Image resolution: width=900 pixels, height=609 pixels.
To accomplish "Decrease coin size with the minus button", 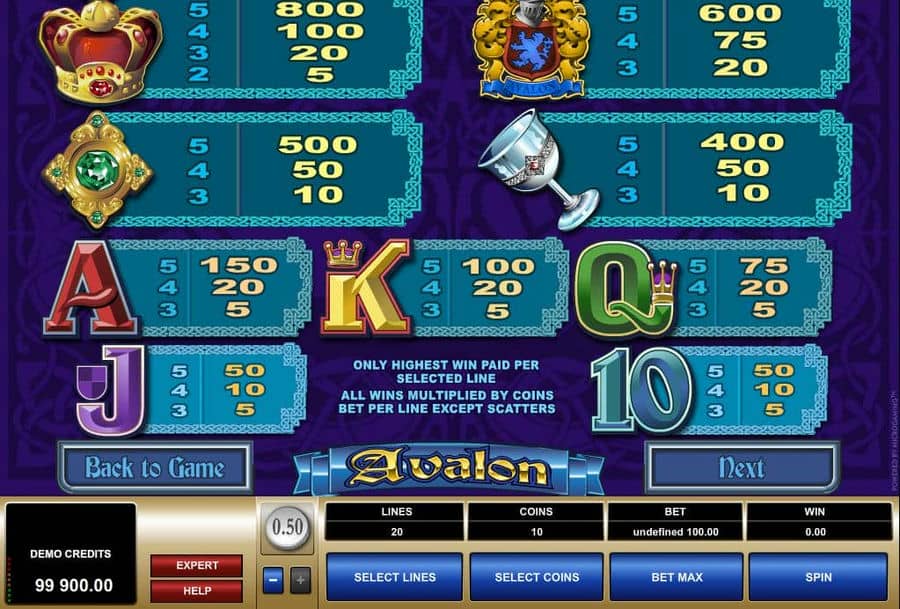I will click(273, 579).
